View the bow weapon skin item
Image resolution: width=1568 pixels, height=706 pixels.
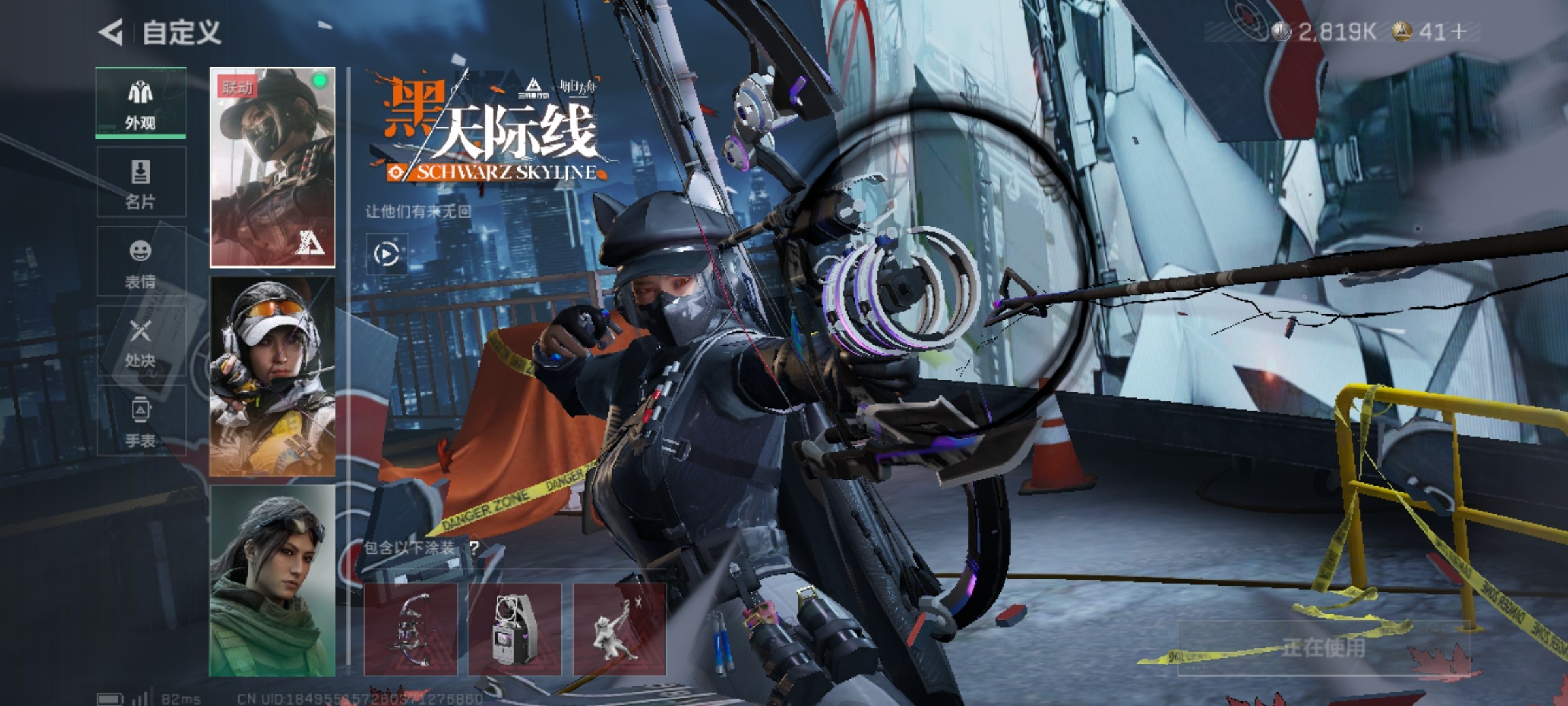pos(410,629)
